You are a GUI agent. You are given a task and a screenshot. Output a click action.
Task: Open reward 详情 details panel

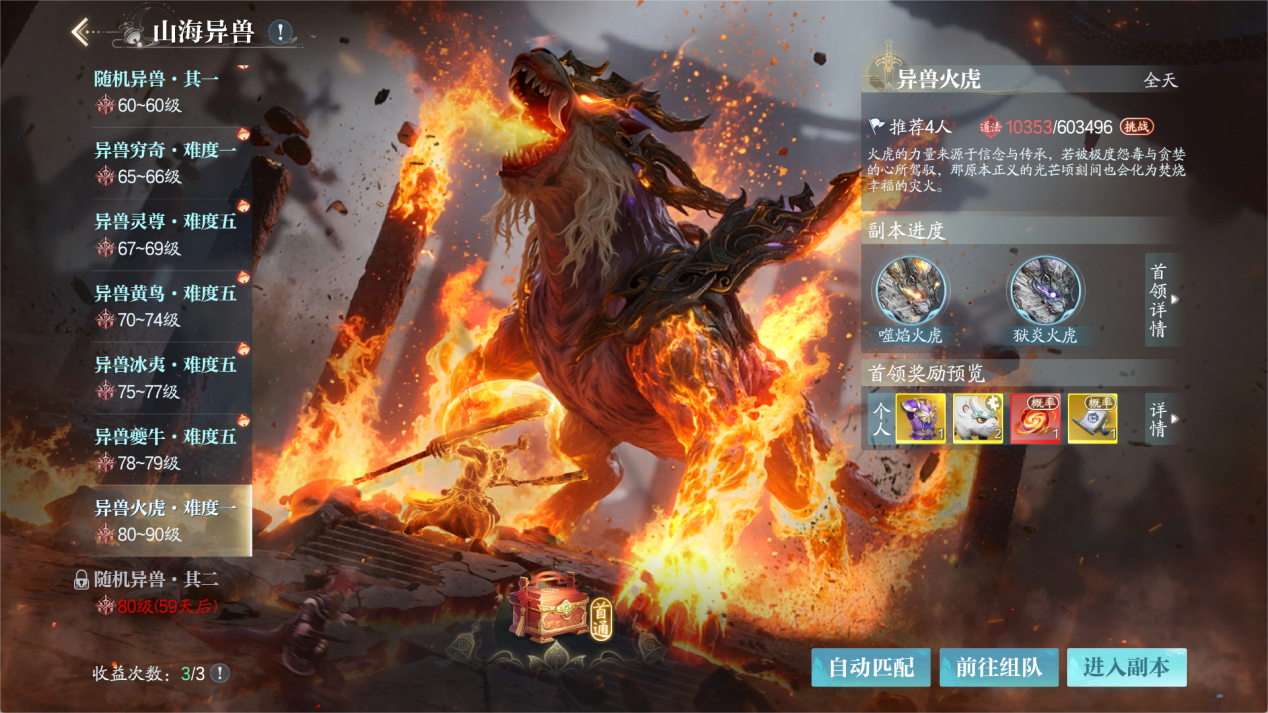[1160, 419]
